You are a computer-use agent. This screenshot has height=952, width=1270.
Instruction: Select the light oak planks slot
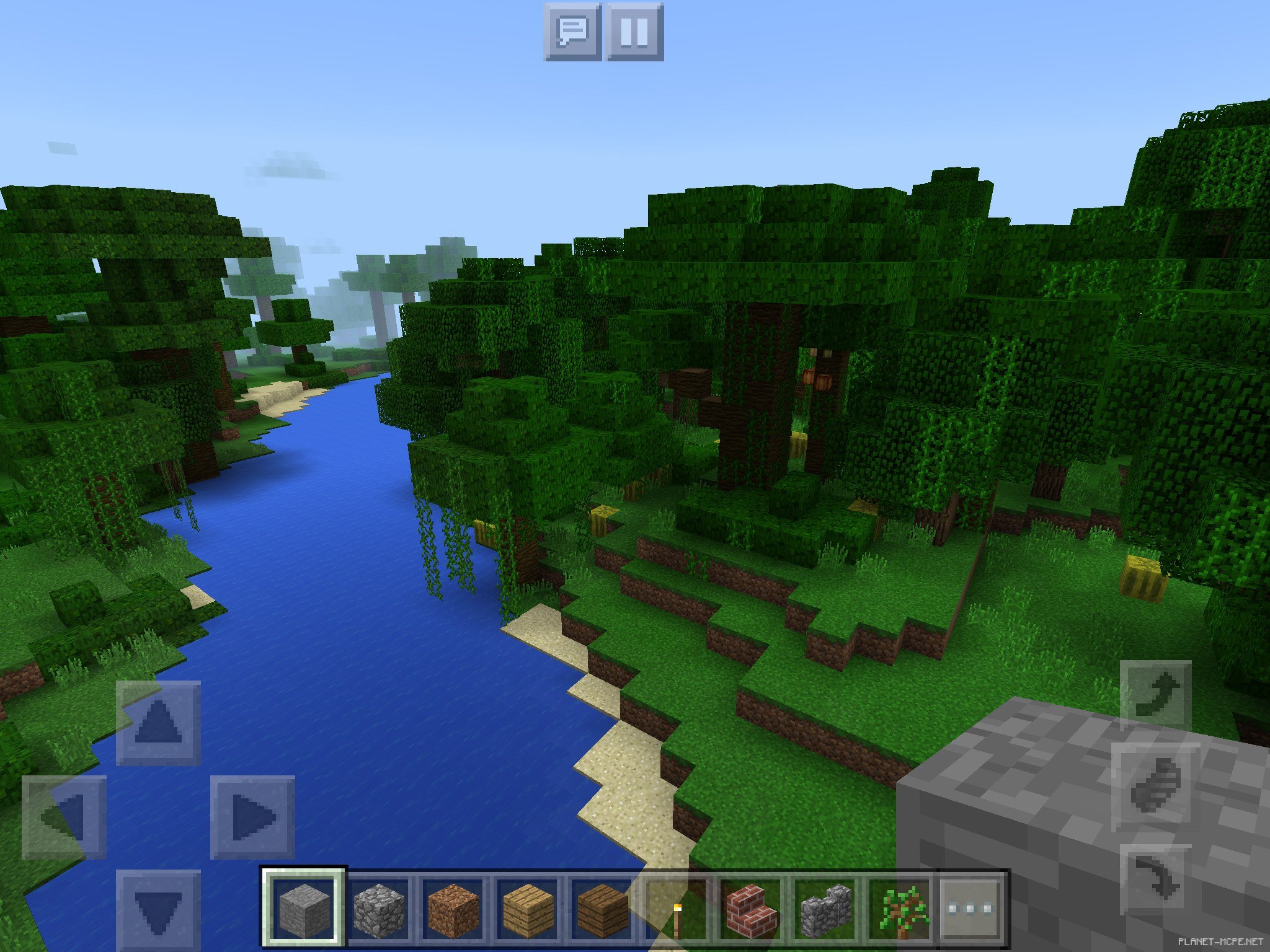click(527, 909)
